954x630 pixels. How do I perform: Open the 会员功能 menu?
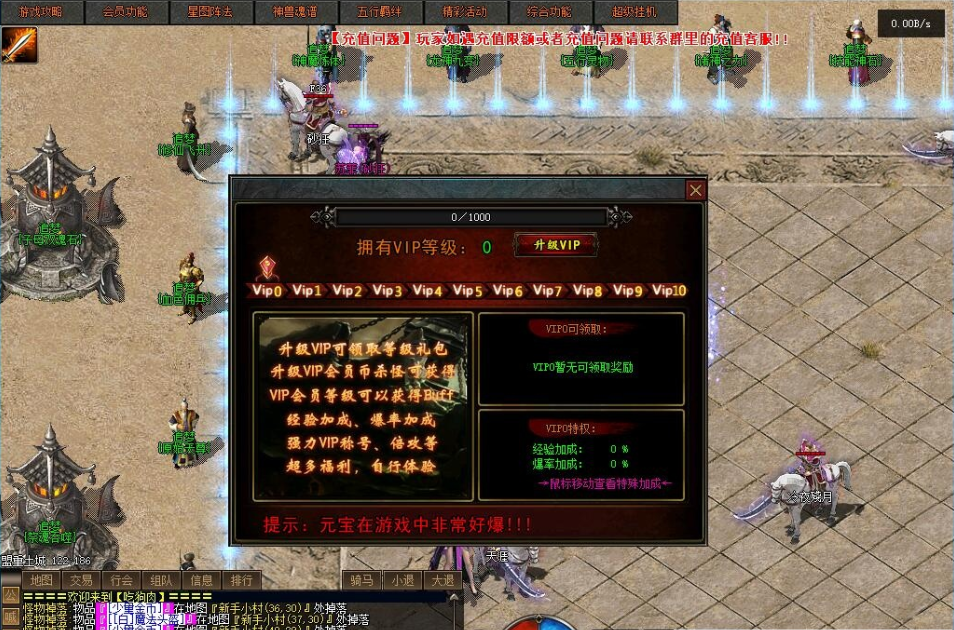click(125, 13)
